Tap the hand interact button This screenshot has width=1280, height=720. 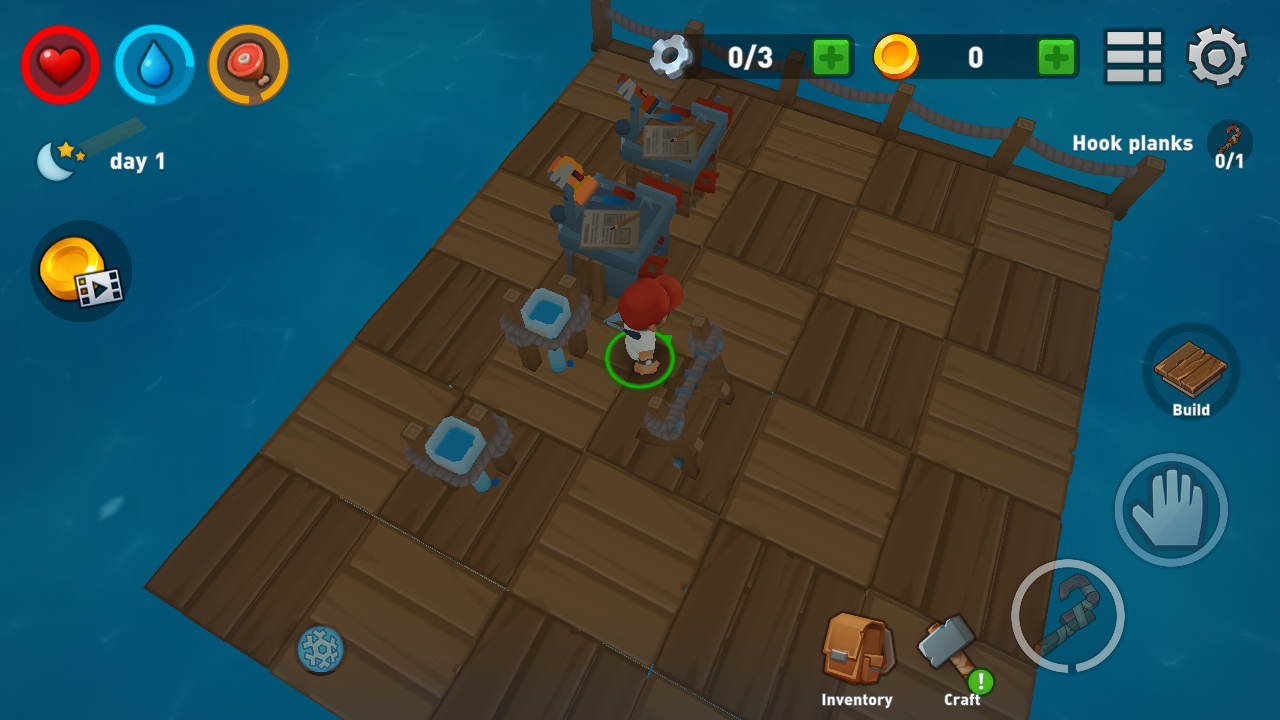point(1171,510)
